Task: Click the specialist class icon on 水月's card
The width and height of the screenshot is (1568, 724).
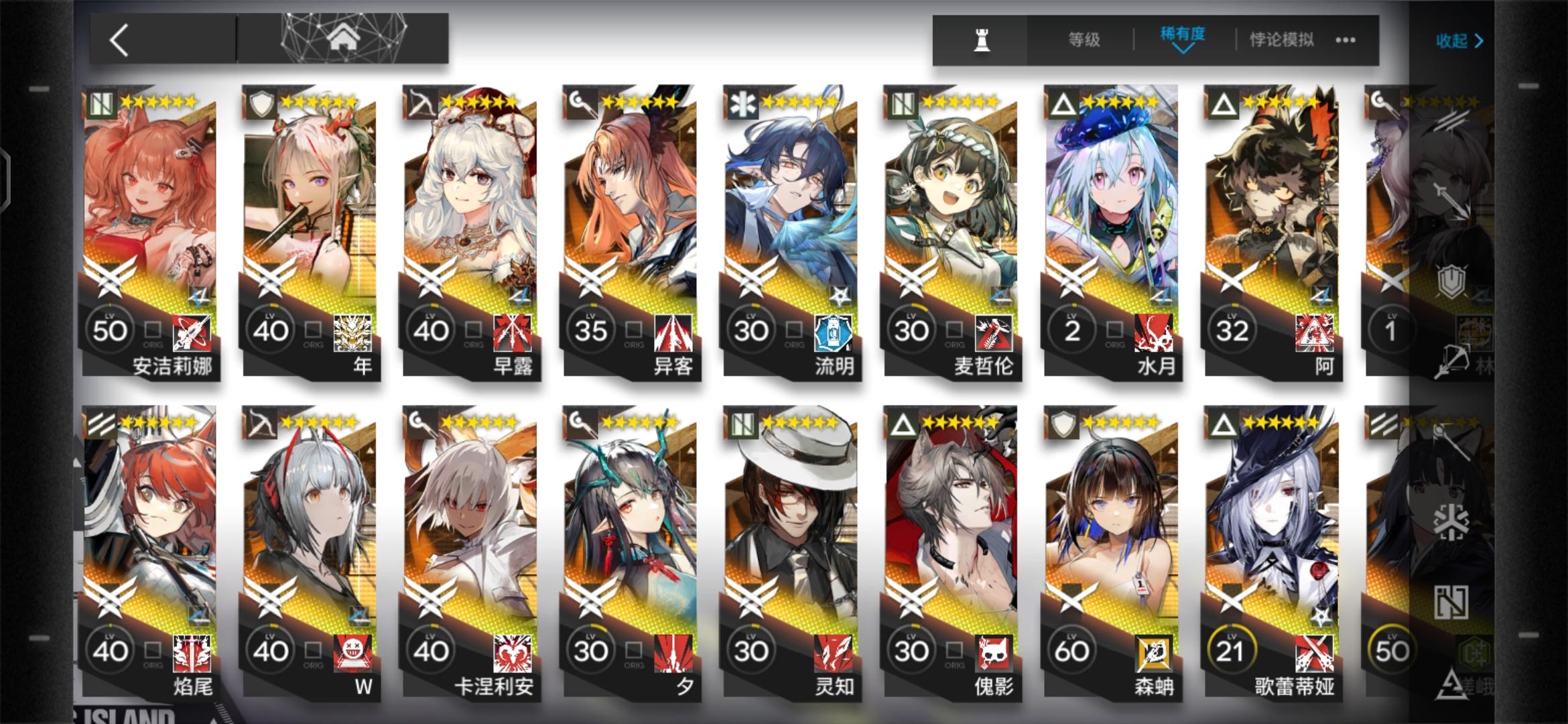Action: click(1062, 102)
